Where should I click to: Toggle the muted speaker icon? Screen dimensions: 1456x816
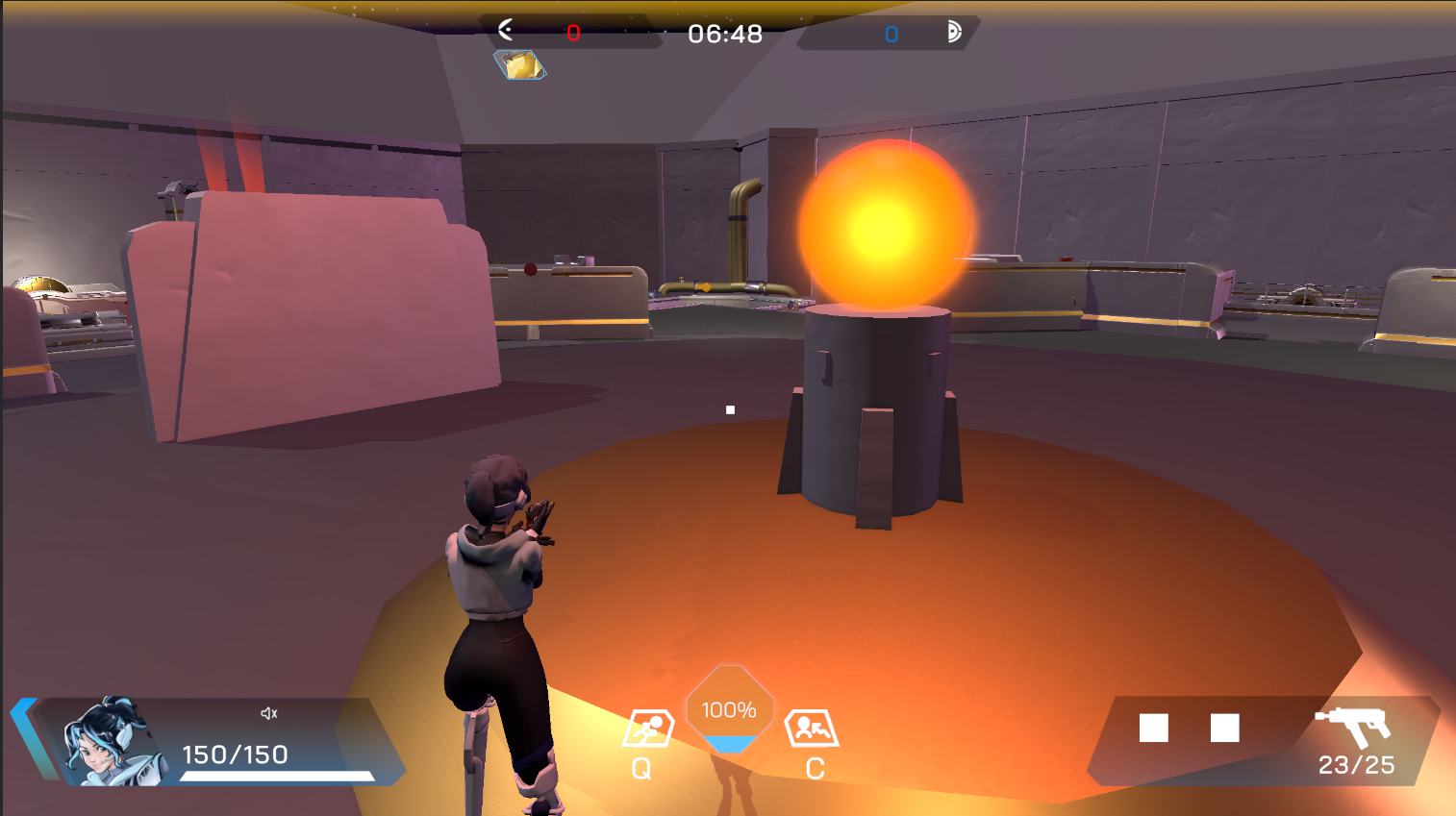click(x=269, y=713)
